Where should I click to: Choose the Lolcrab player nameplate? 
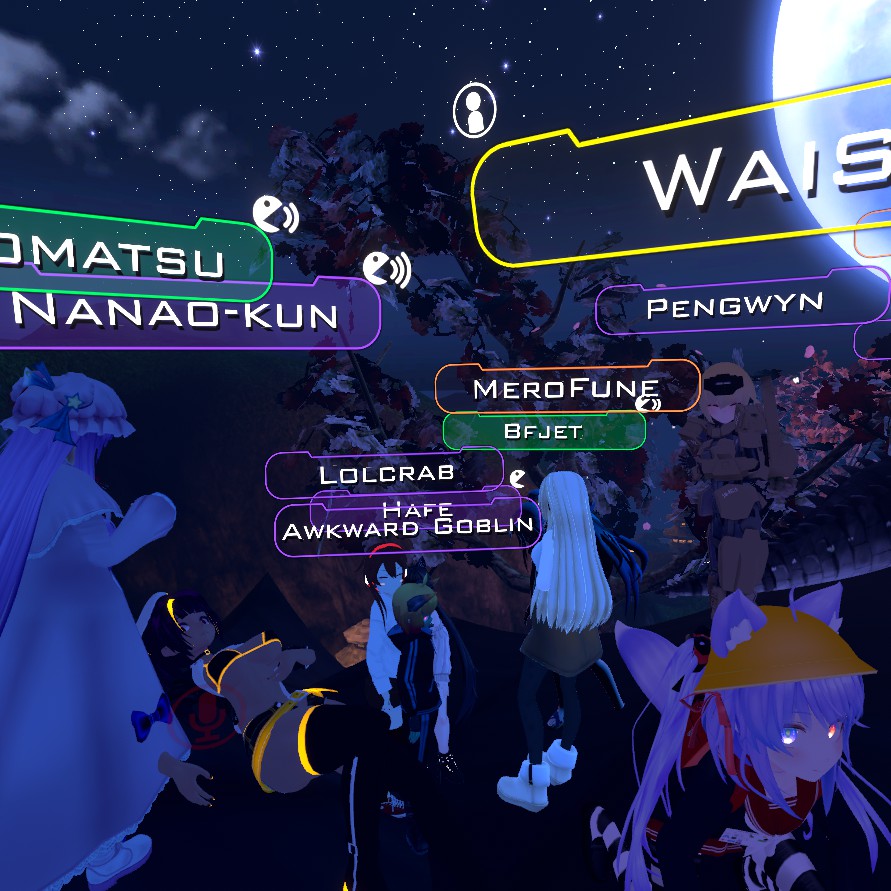[385, 472]
